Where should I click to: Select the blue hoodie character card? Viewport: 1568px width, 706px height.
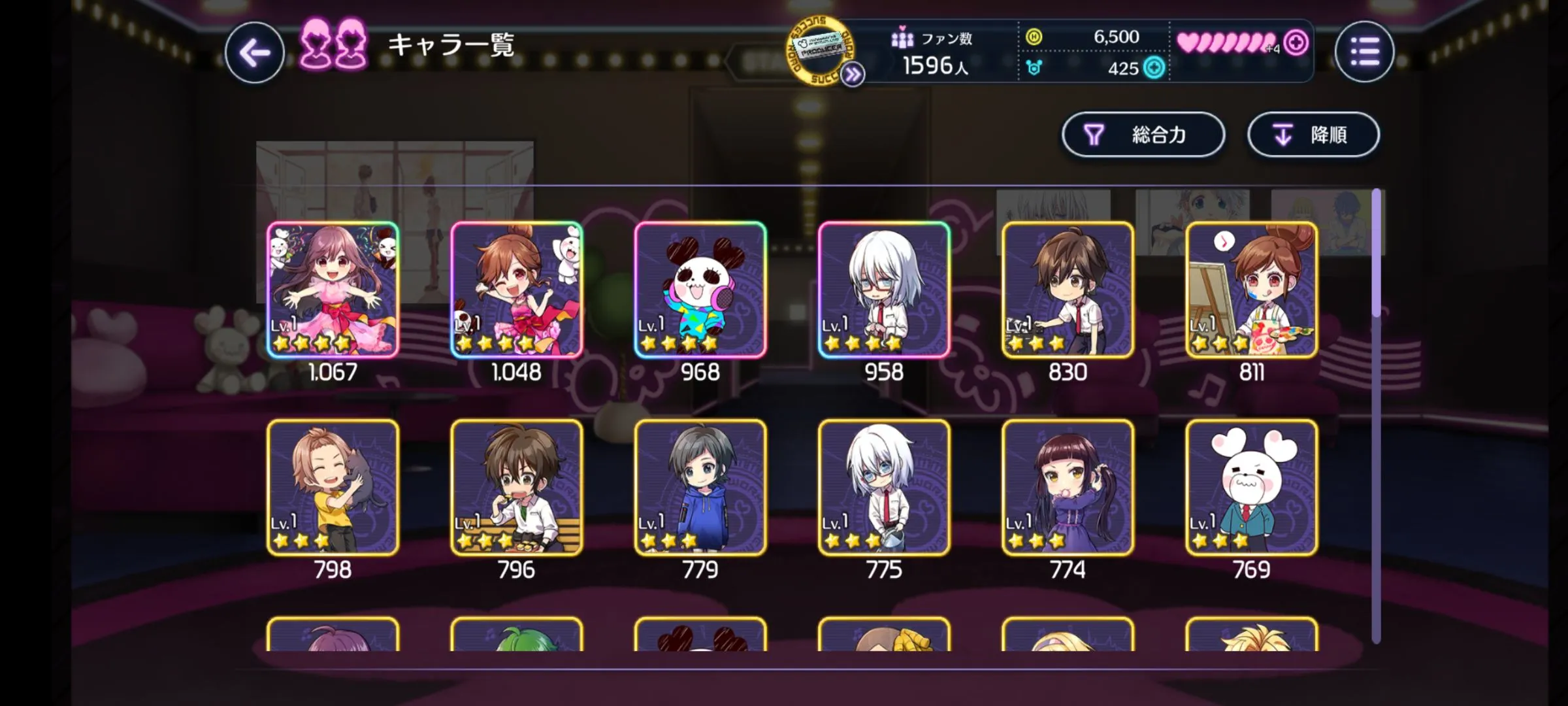pos(700,488)
